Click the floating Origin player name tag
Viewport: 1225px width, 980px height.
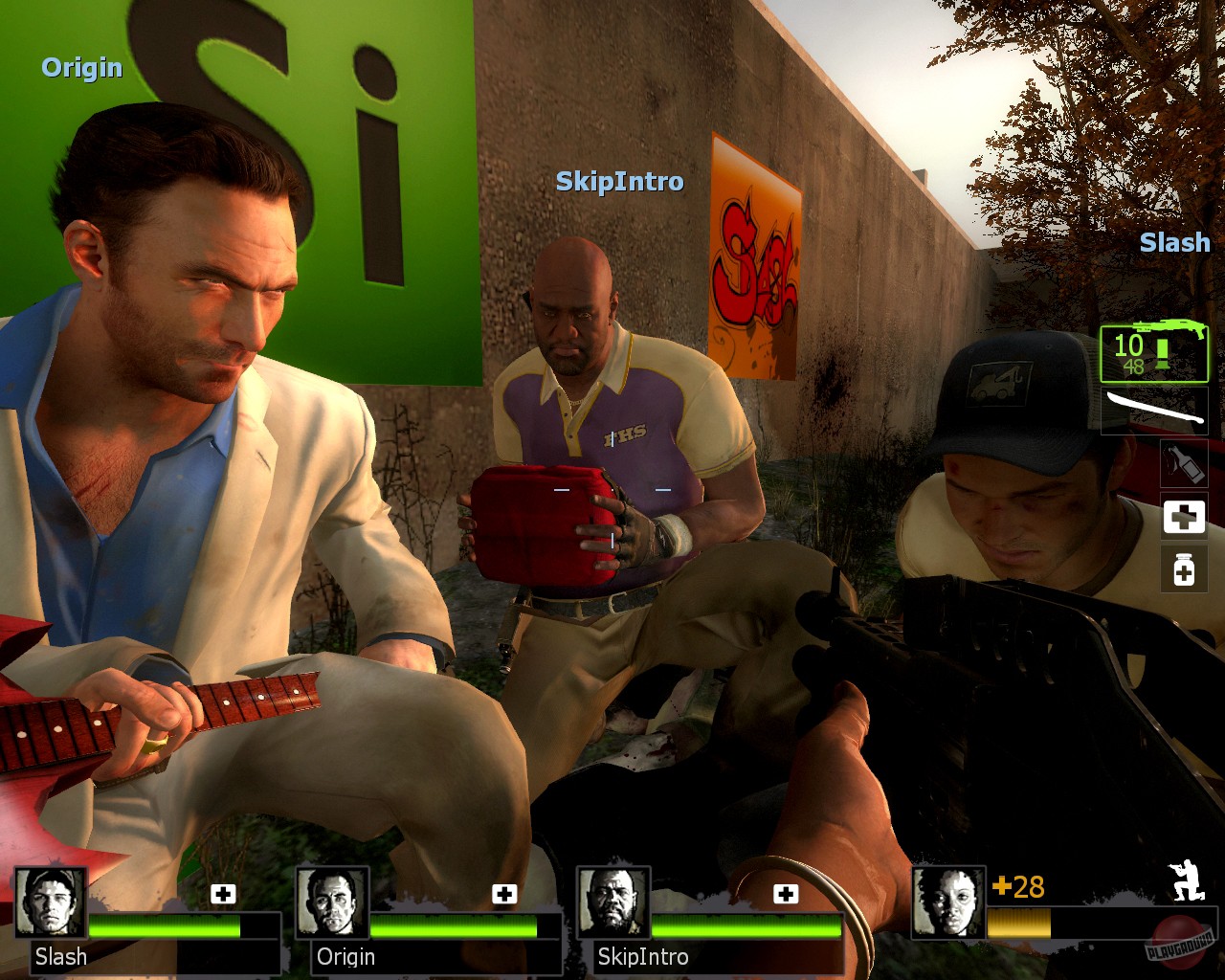pyautogui.click(x=81, y=68)
